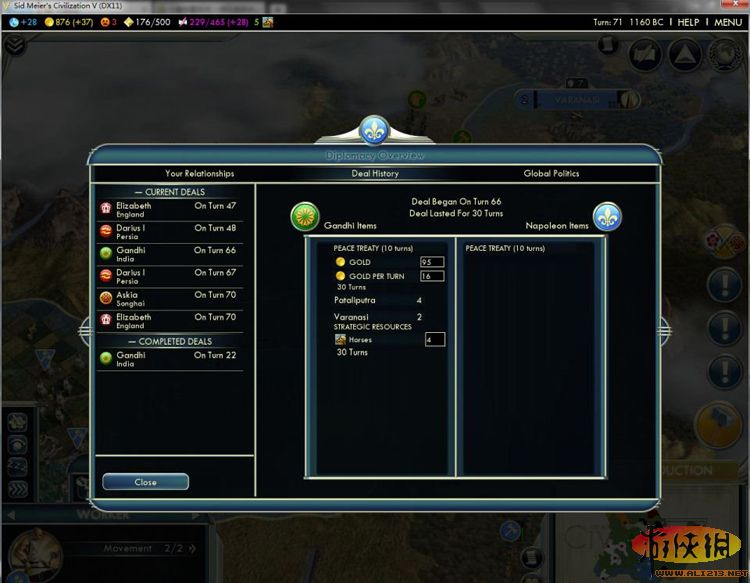Screen dimensions: 750x583
Task: Open Darius I deal from turn 67
Action: [170, 277]
